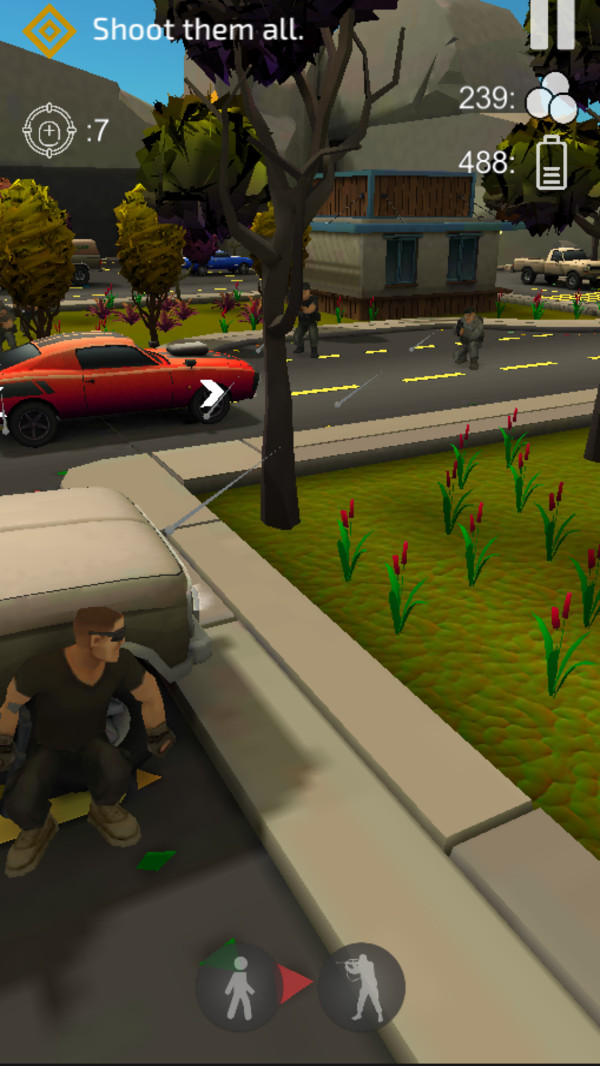Tap the crosshair target counter icon

(x=49, y=132)
